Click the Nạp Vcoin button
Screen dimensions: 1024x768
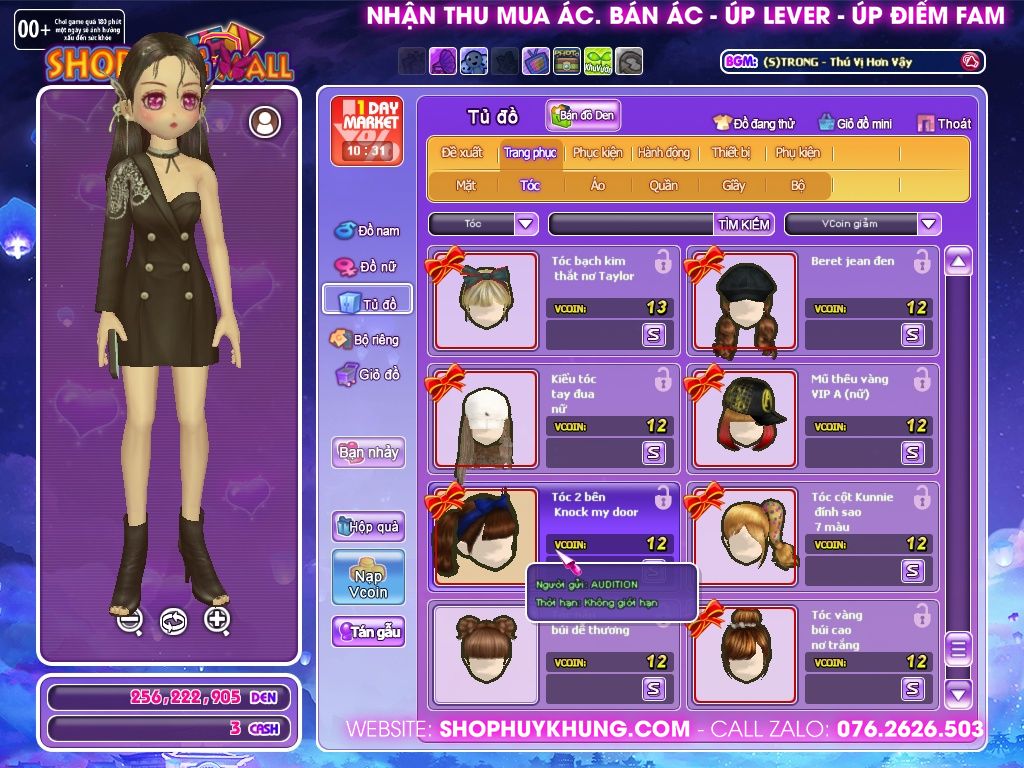point(368,577)
